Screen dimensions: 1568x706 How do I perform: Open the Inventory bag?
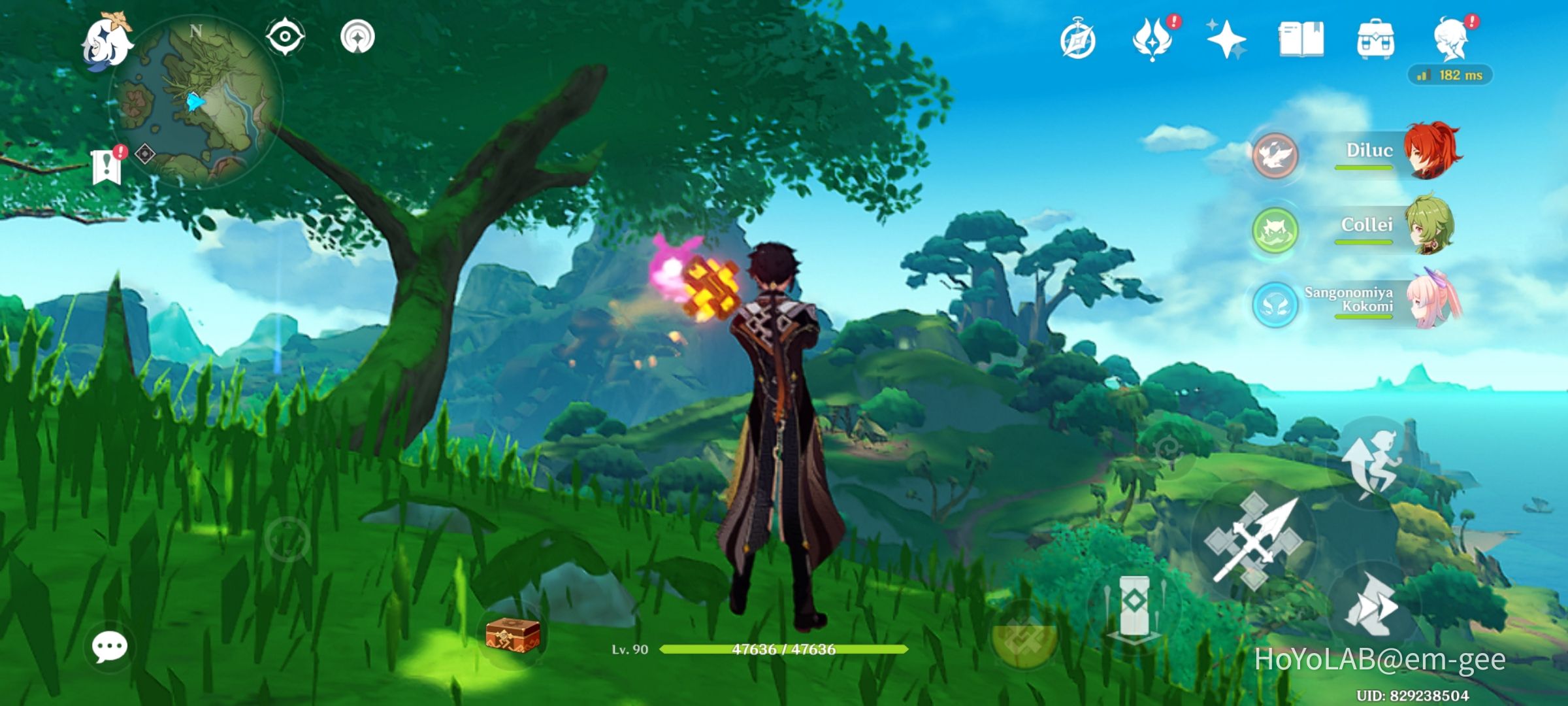tap(1377, 41)
